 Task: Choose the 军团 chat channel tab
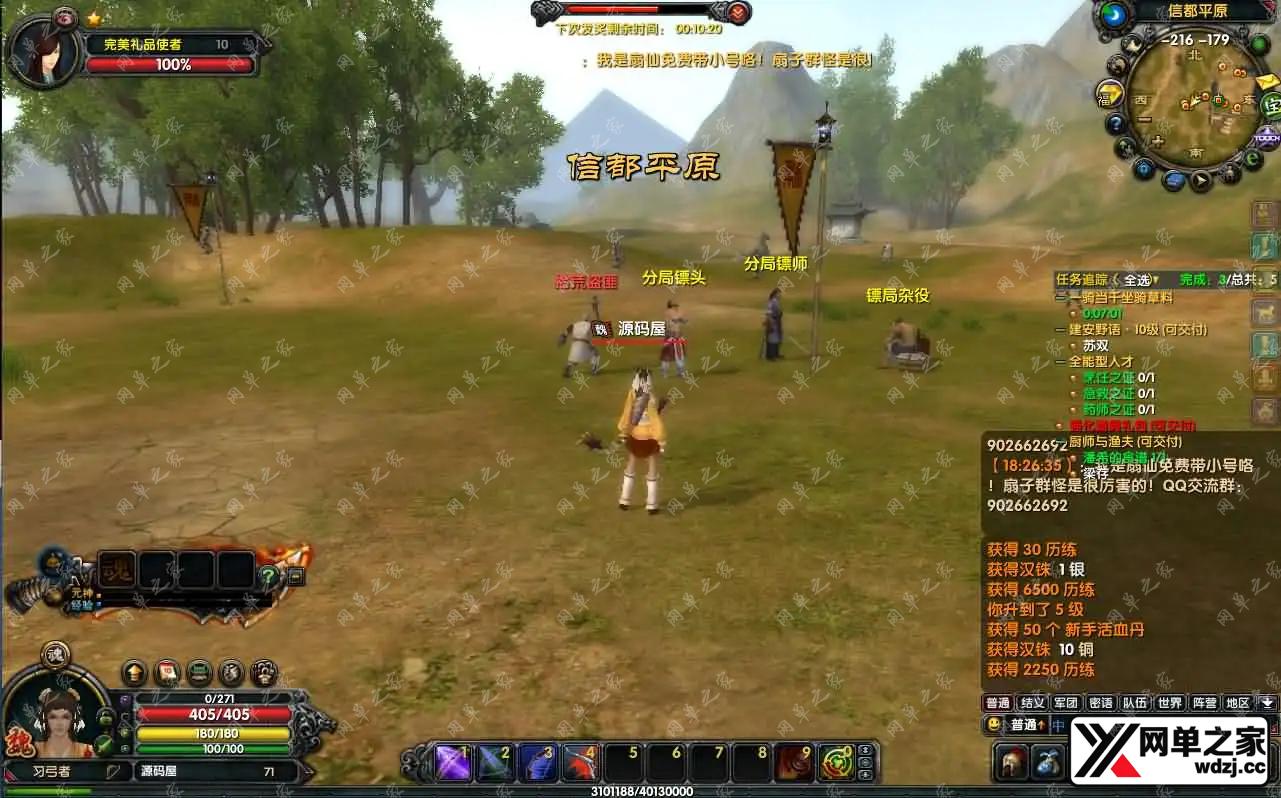click(1066, 703)
